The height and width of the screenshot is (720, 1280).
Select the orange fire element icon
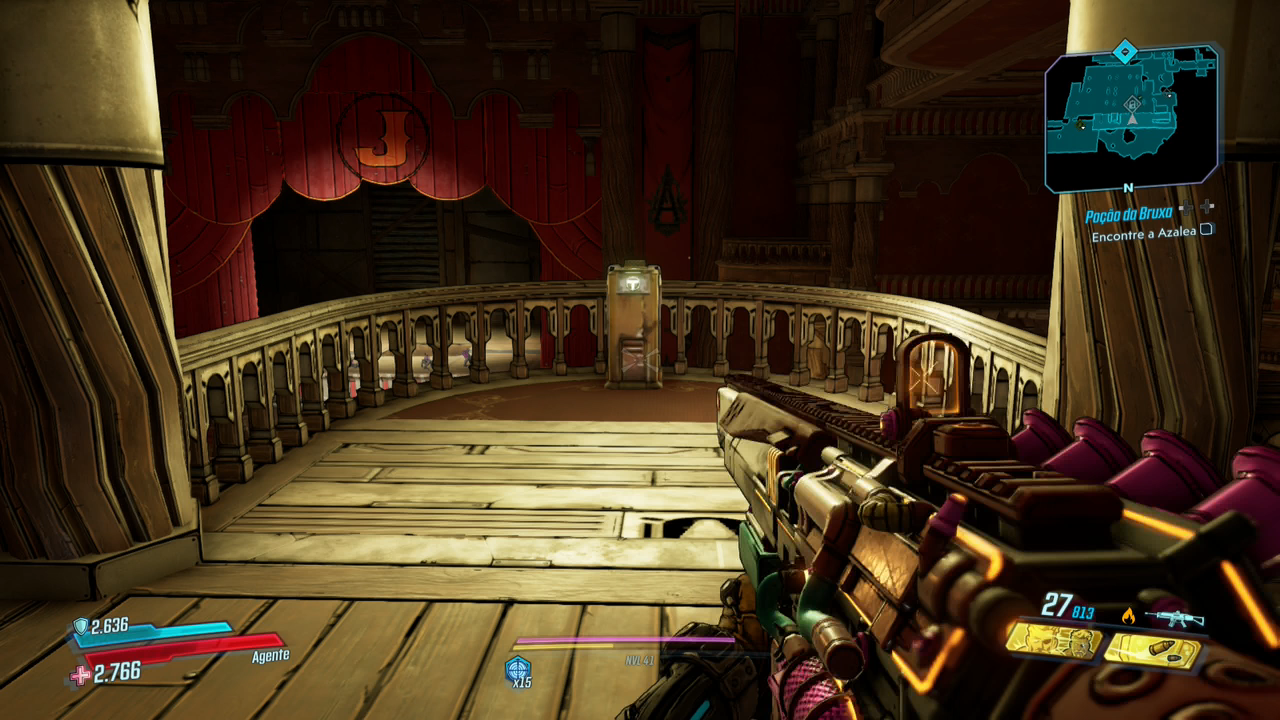1130,616
